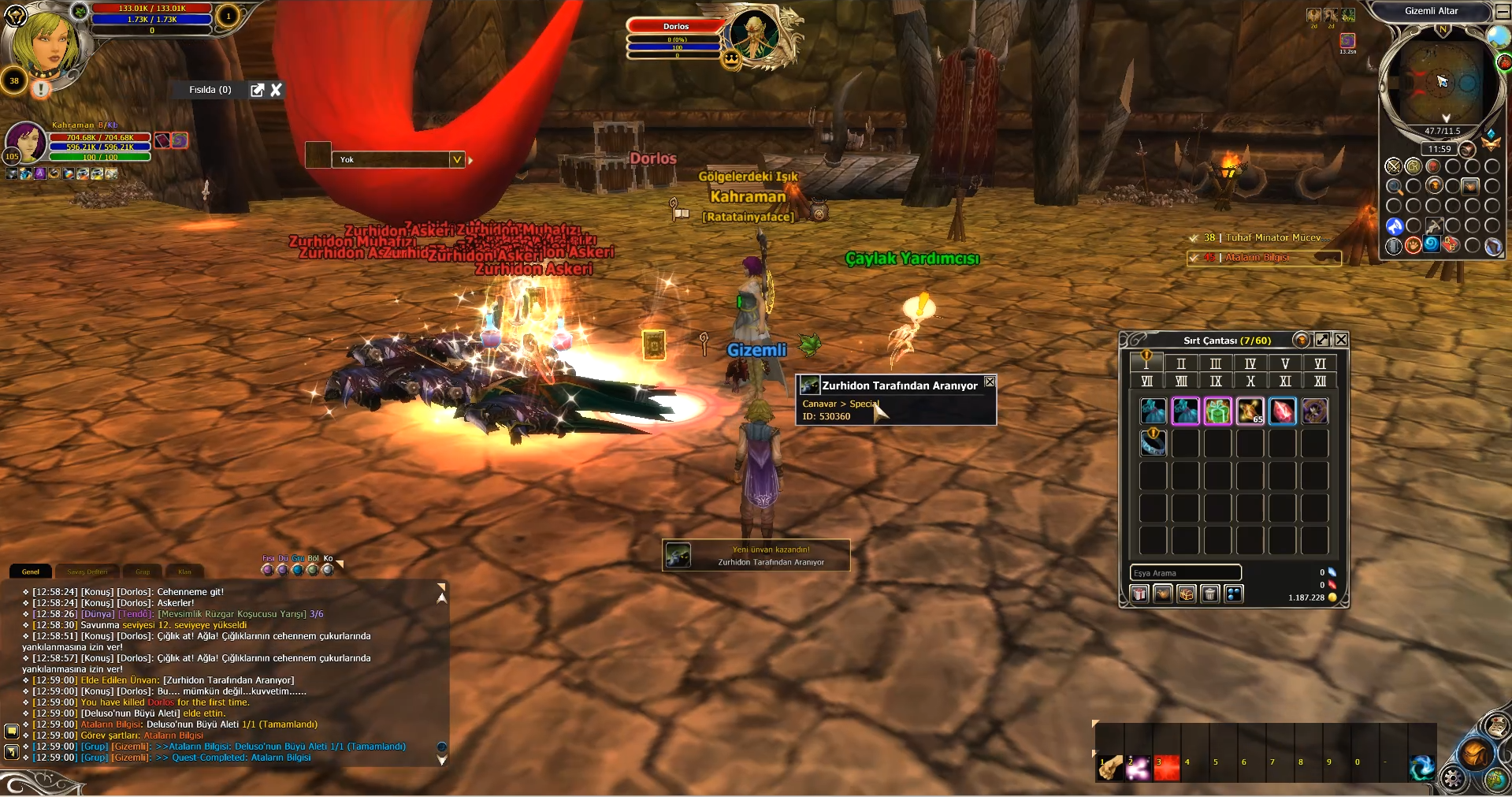Select the blue ring item slot
Screen dimensions: 1512x797
(1153, 443)
